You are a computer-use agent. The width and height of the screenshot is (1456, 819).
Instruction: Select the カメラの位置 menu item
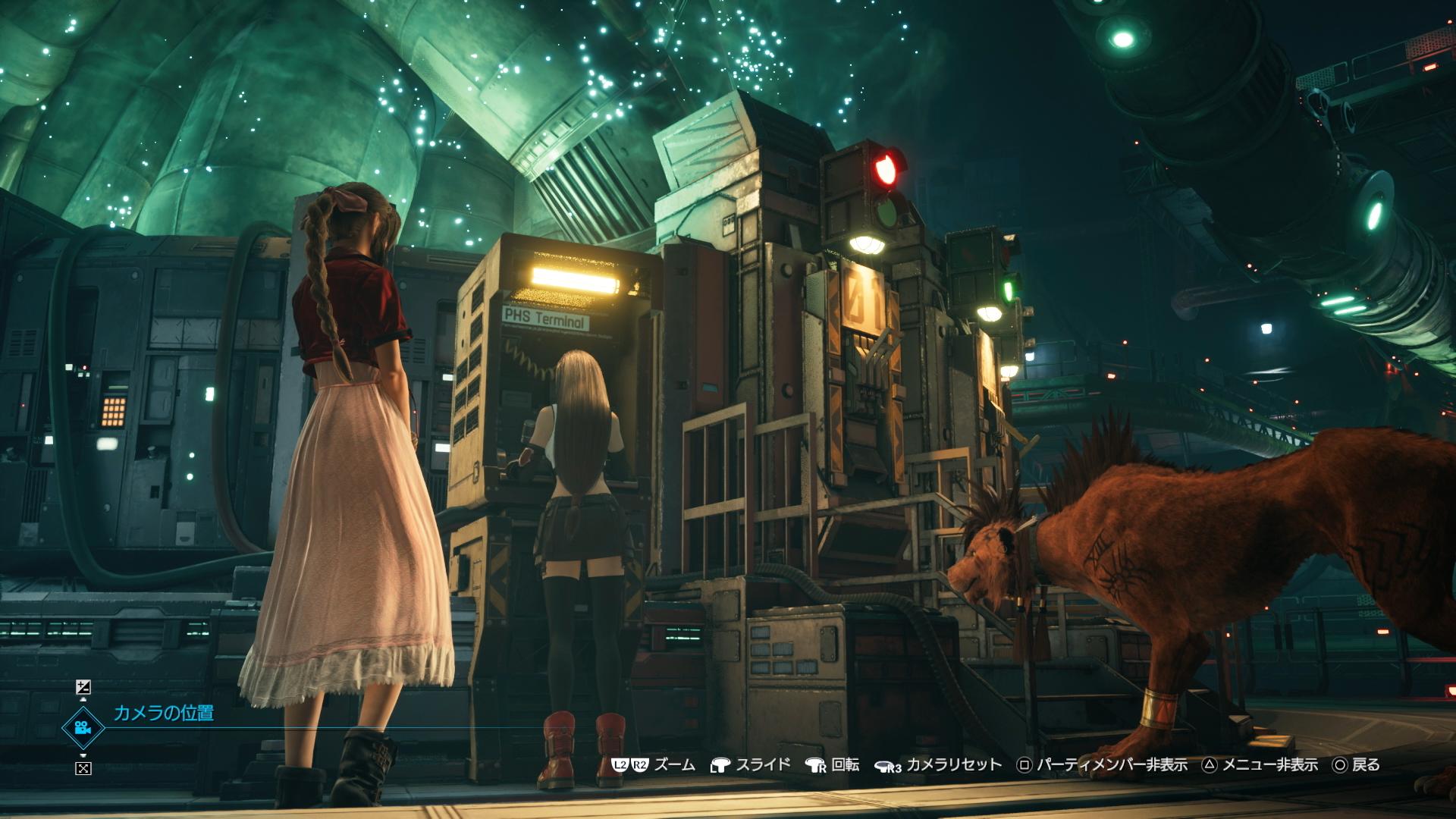point(165,711)
